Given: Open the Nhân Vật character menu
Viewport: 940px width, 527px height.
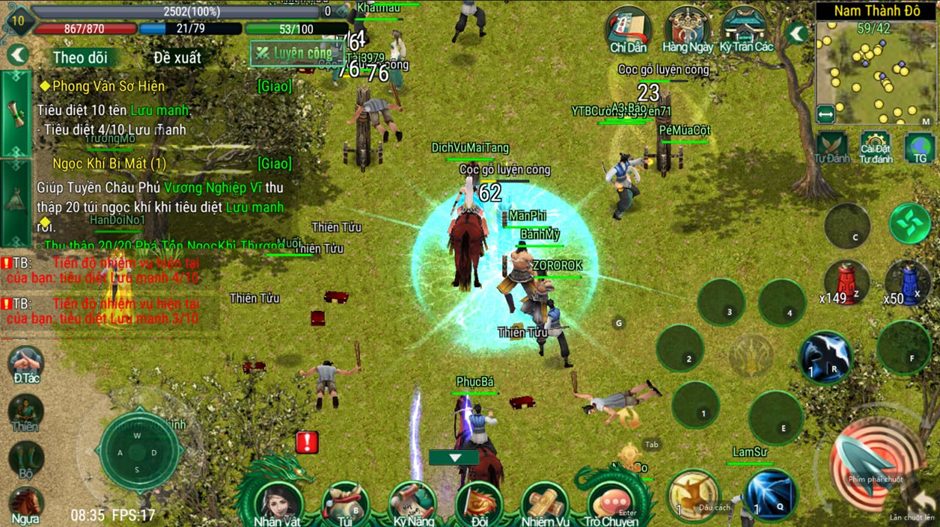Looking at the screenshot, I should click(x=279, y=499).
